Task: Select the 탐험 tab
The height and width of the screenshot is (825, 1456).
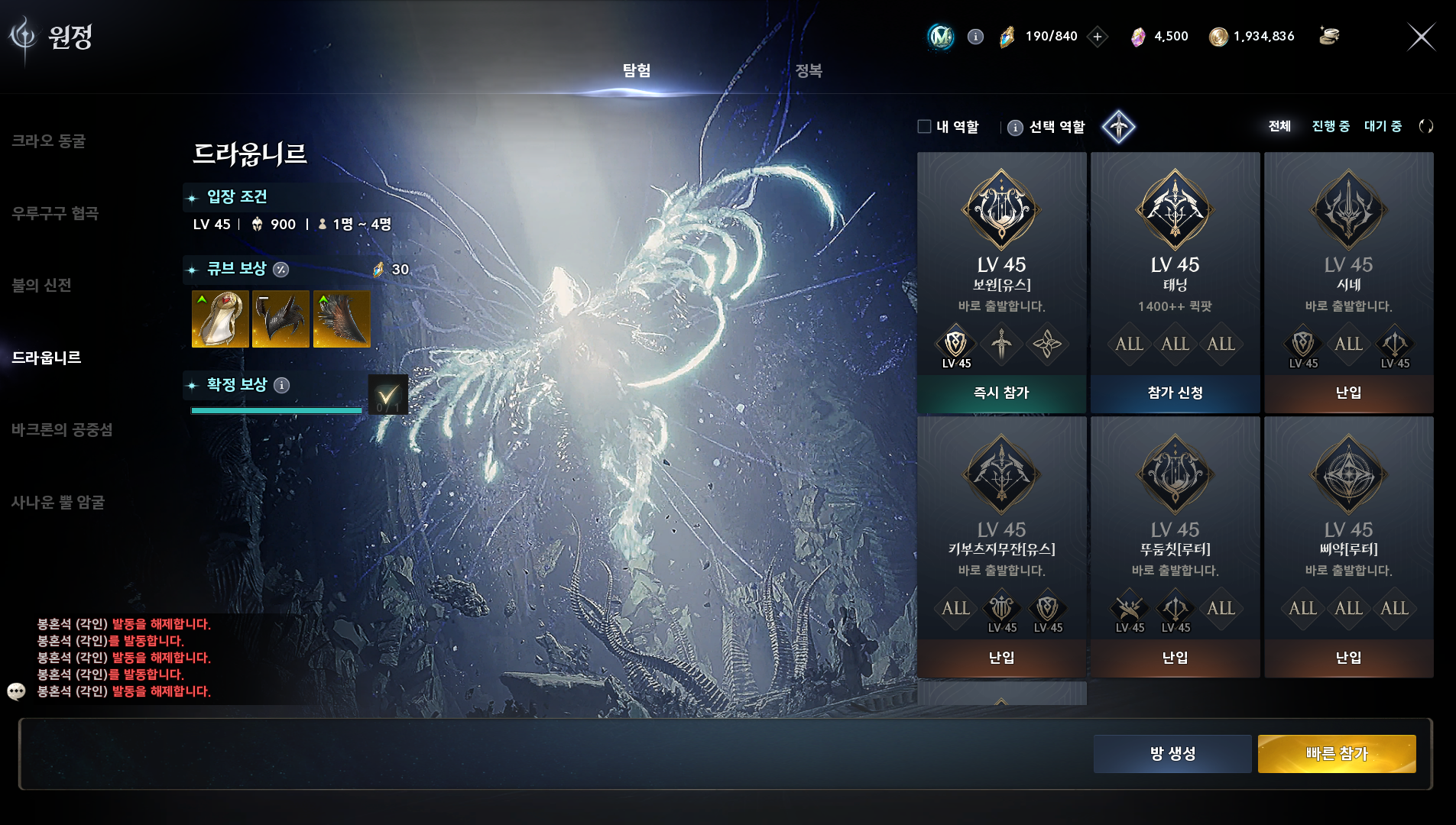Action: coord(636,71)
